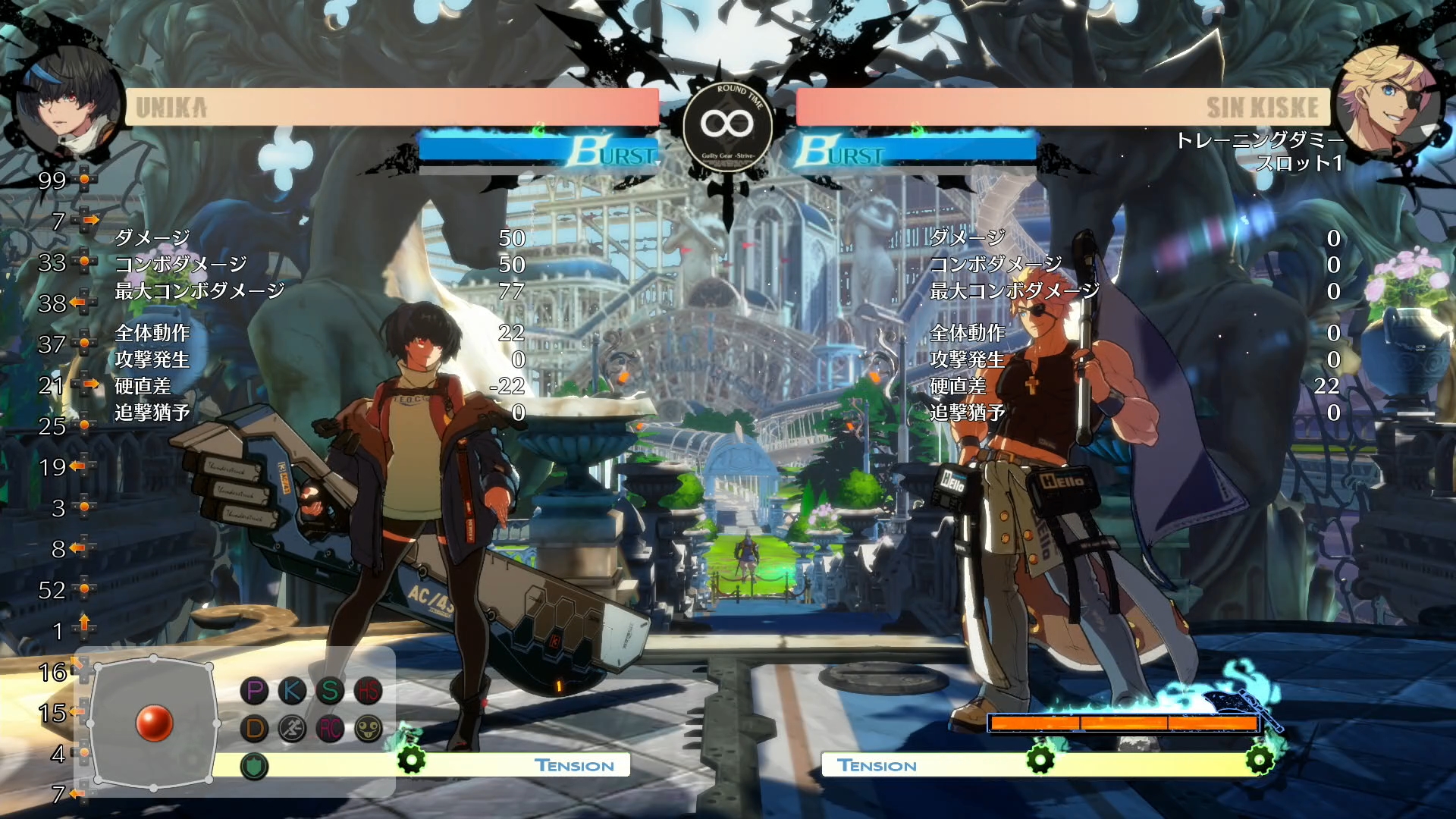Click the running figure dash icon
Image resolution: width=1456 pixels, height=819 pixels.
(x=292, y=729)
